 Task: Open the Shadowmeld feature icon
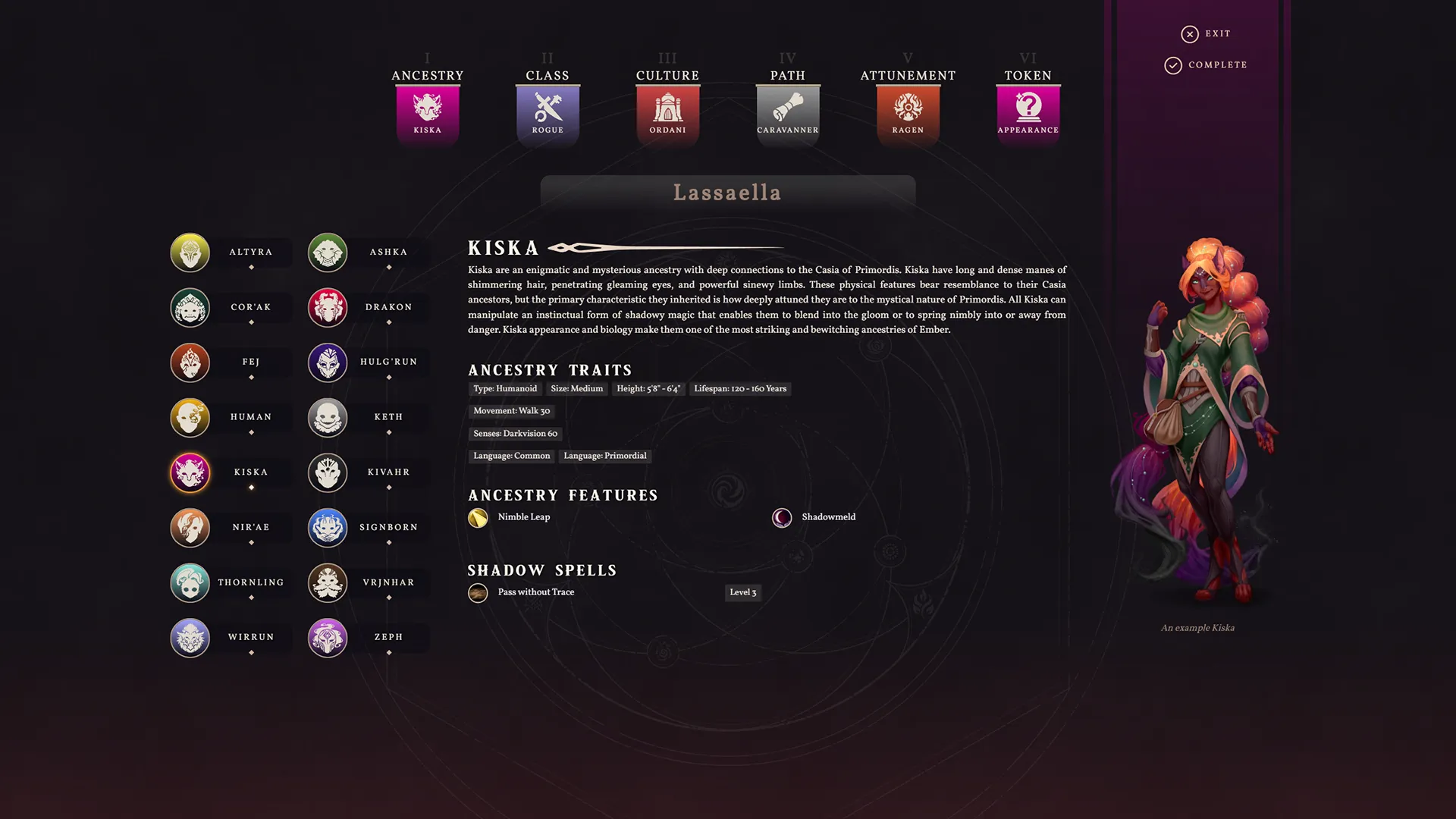coord(782,517)
